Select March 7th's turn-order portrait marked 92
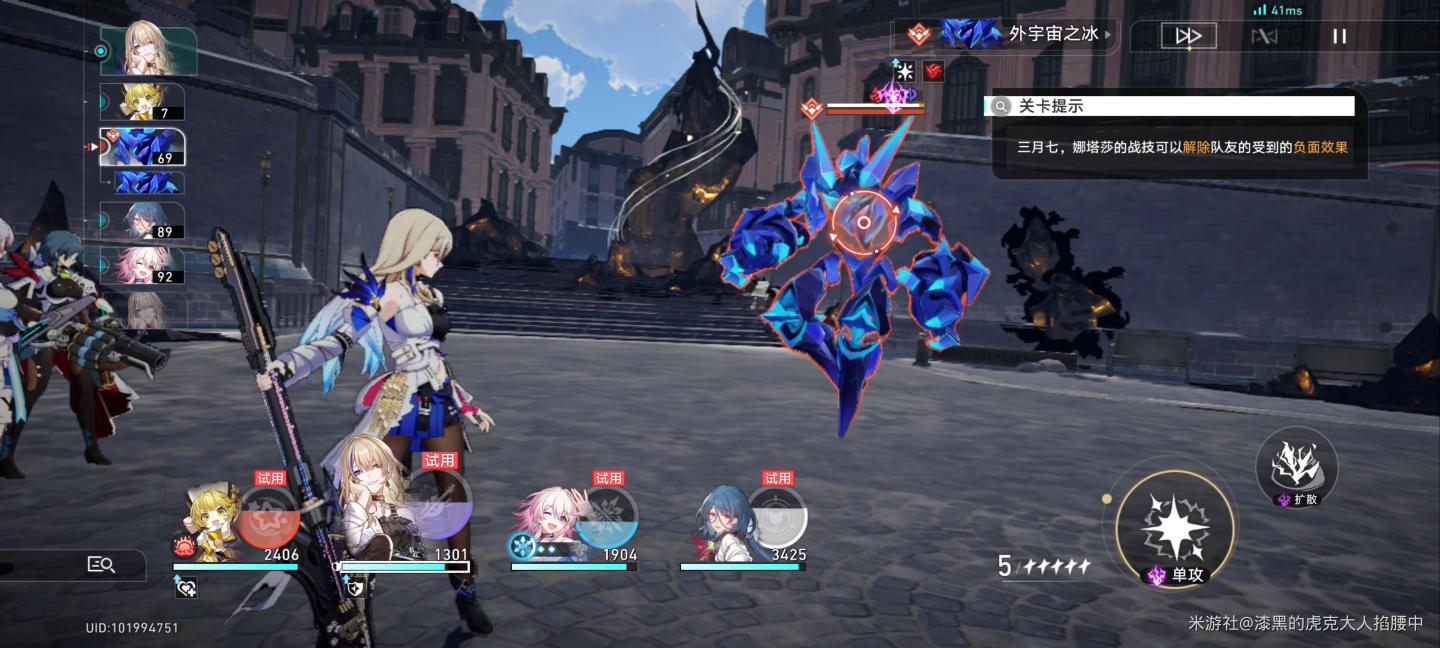The width and height of the screenshot is (1440, 648). 142,265
